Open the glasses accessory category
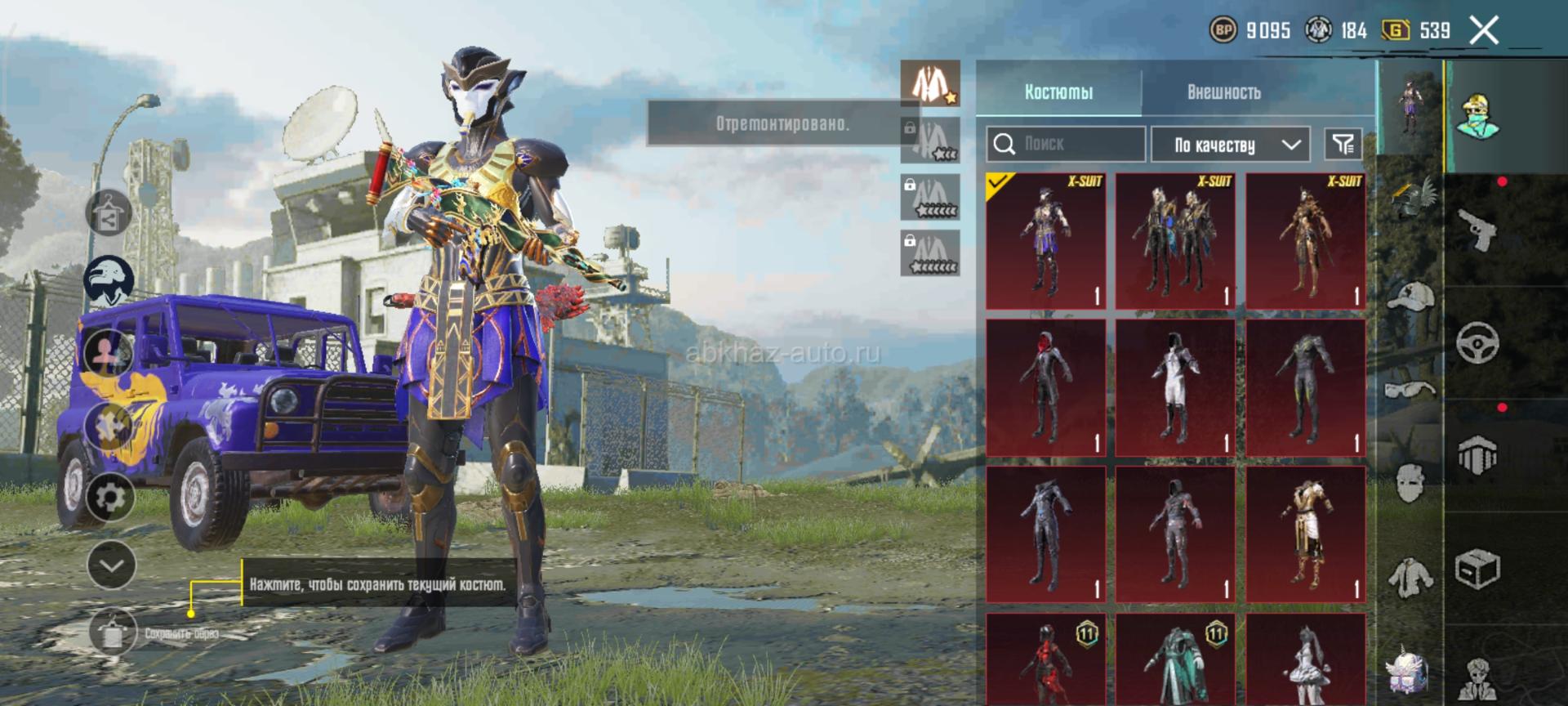This screenshot has height=706, width=1568. (x=1411, y=389)
